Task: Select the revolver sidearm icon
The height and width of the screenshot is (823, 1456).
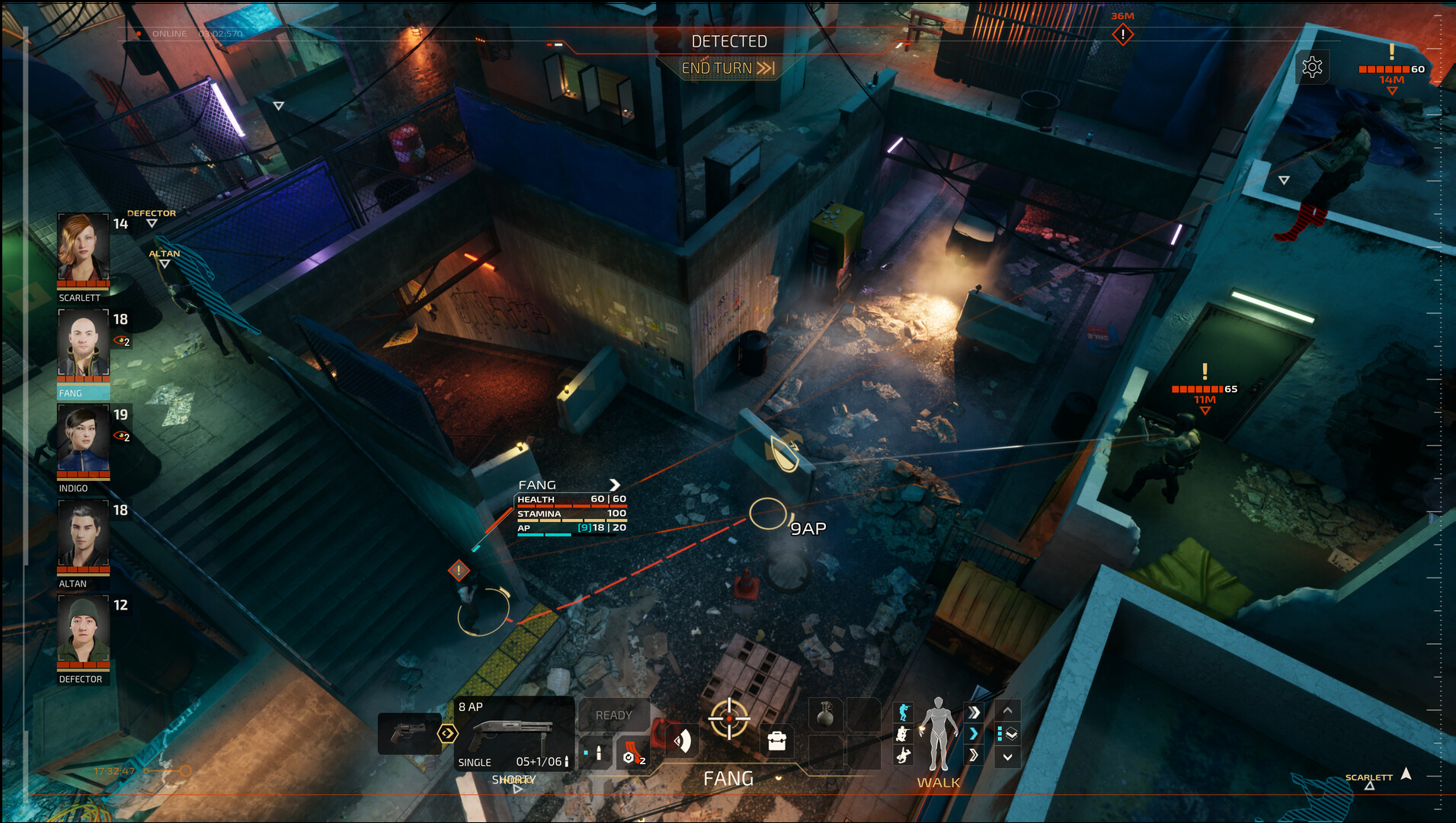Action: coord(409,732)
